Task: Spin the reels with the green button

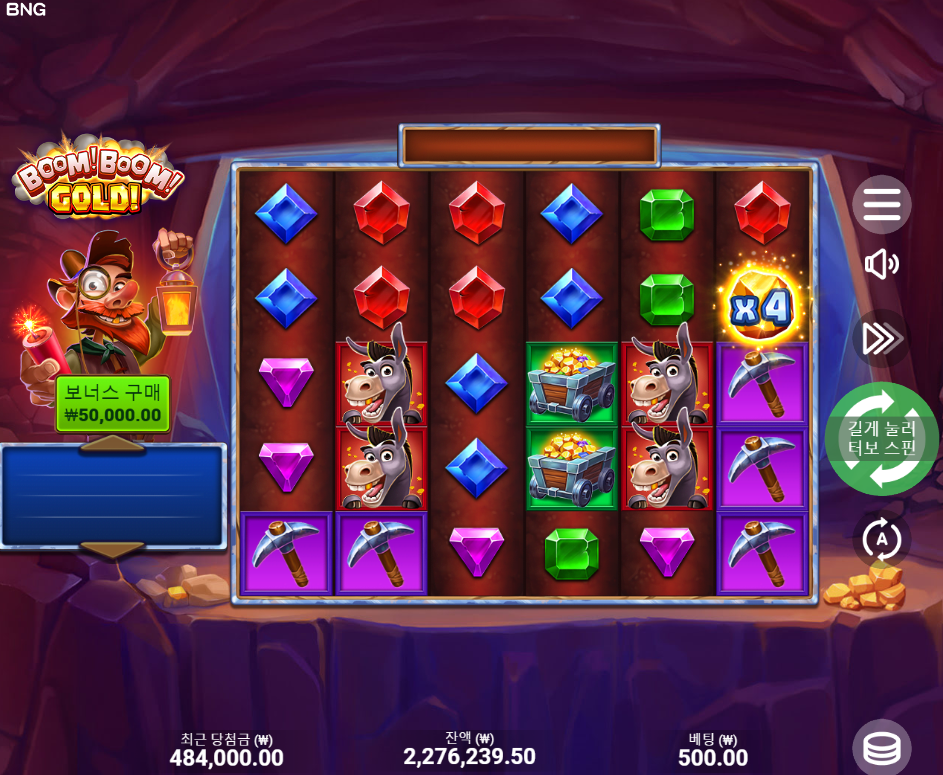Action: click(881, 438)
